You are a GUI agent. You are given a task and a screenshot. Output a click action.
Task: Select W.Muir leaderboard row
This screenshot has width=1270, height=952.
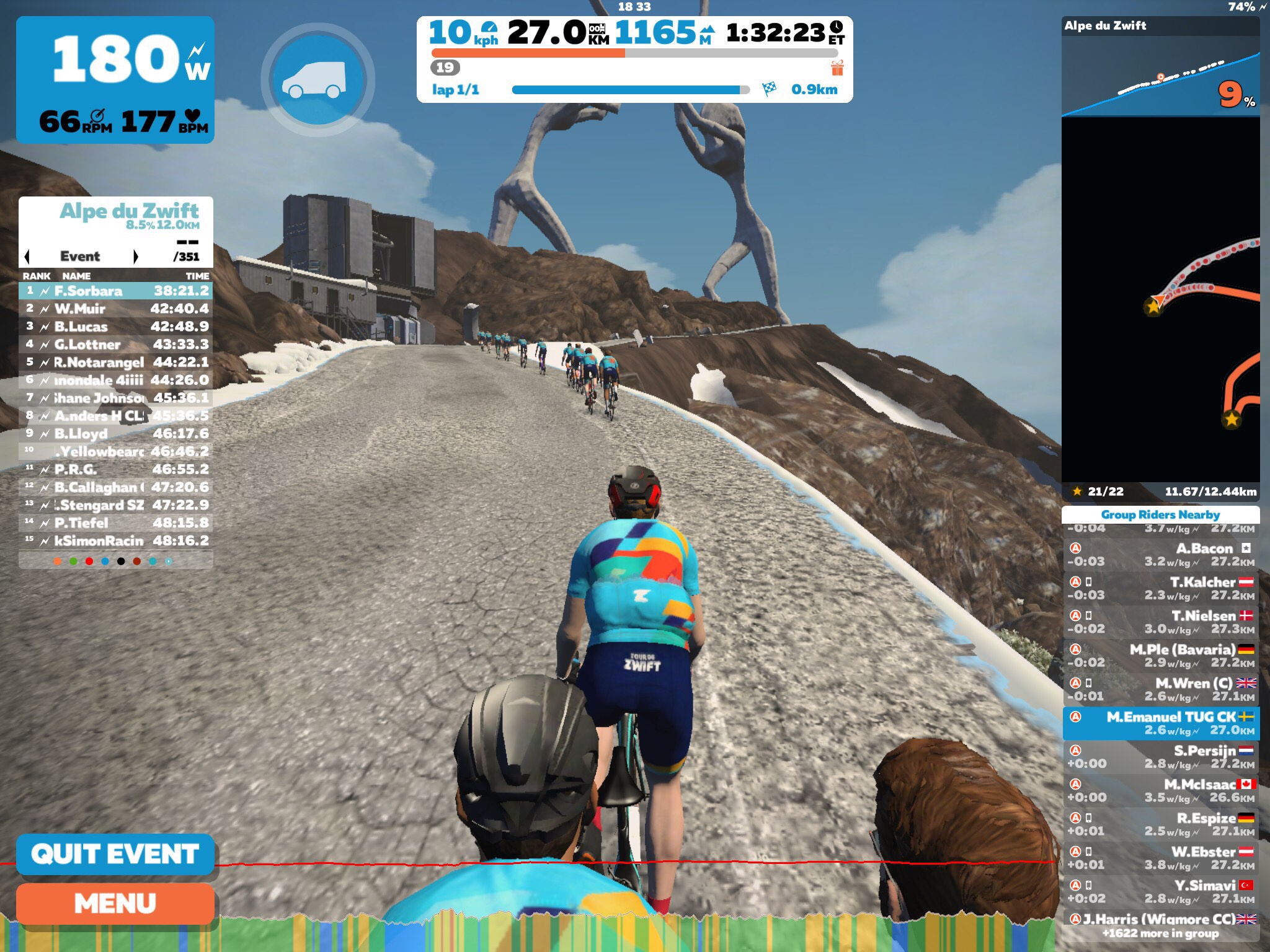(115, 309)
